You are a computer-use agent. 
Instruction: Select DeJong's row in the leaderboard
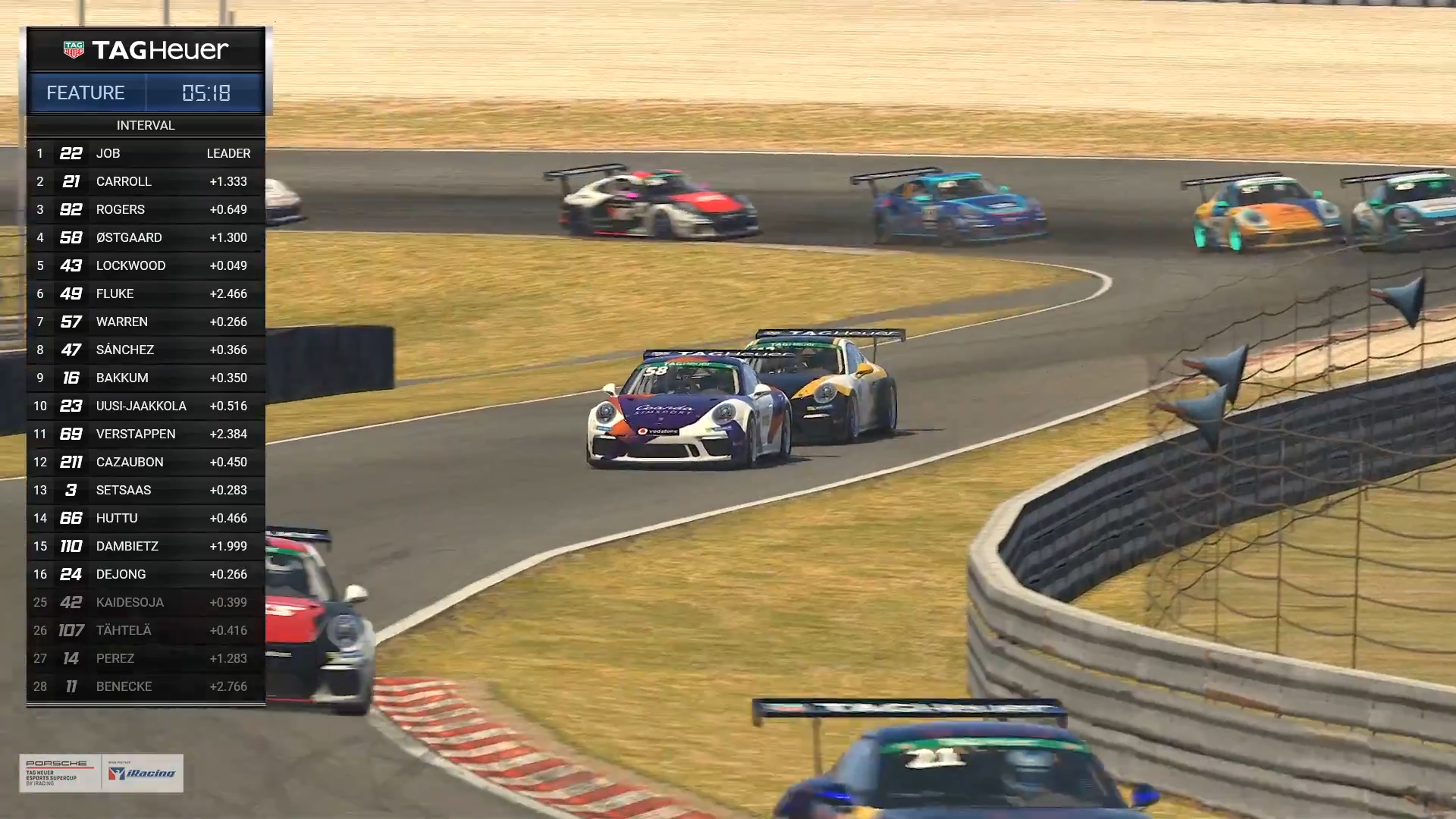pos(146,574)
